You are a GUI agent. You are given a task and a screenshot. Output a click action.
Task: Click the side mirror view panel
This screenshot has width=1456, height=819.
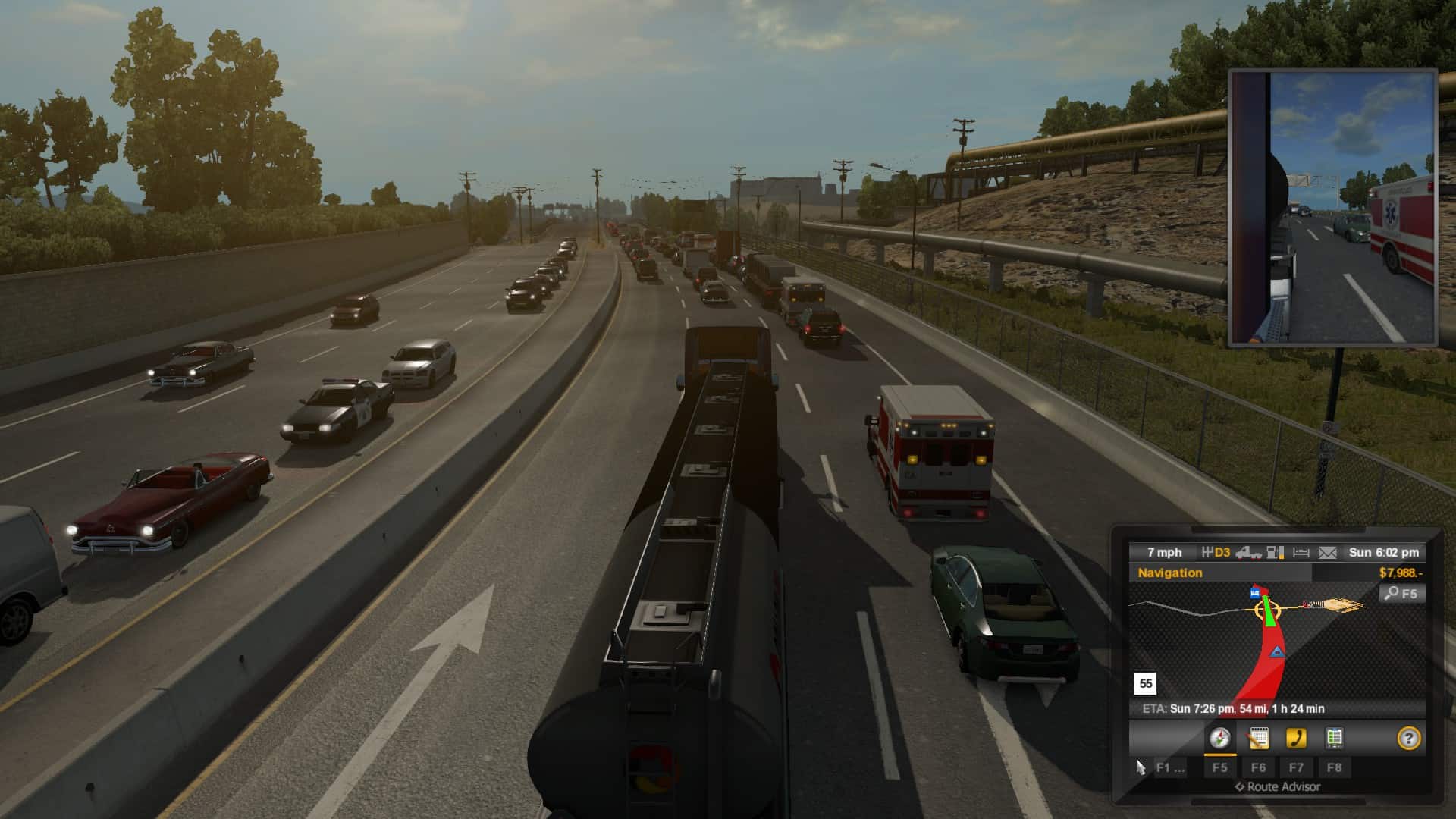coord(1332,208)
